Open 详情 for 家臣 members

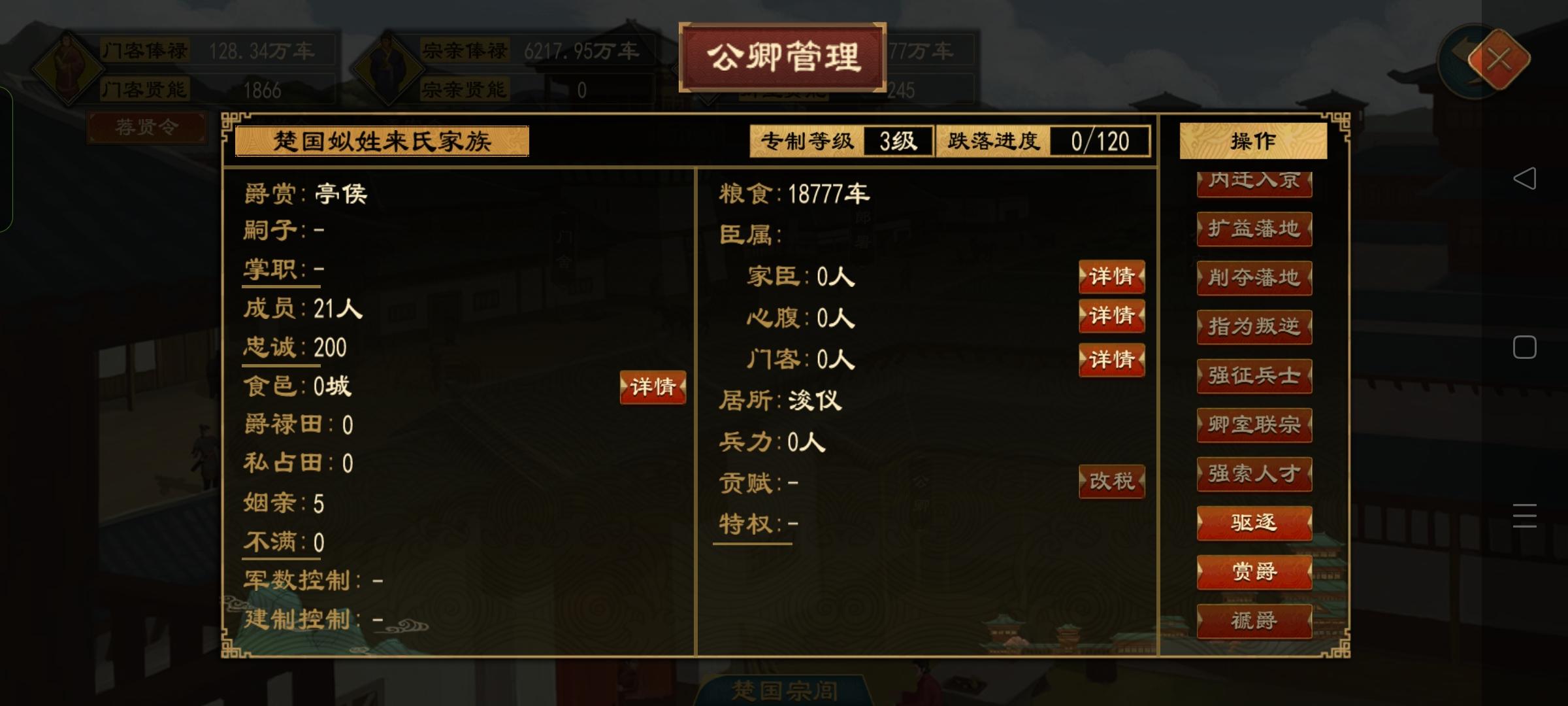point(1111,277)
